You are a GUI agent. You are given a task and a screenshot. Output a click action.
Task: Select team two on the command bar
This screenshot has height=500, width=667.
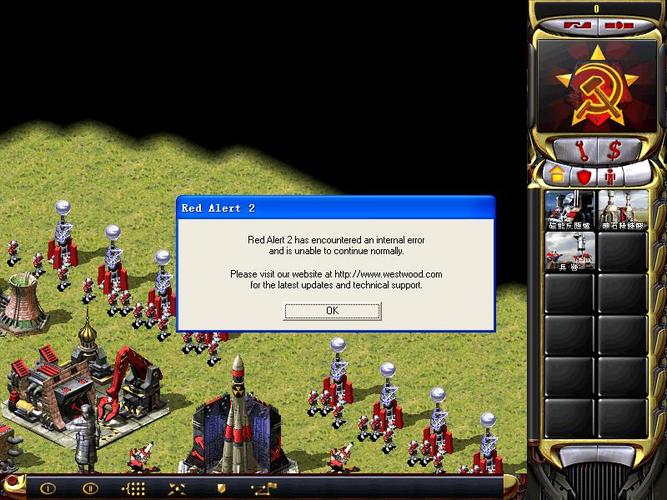(89, 489)
